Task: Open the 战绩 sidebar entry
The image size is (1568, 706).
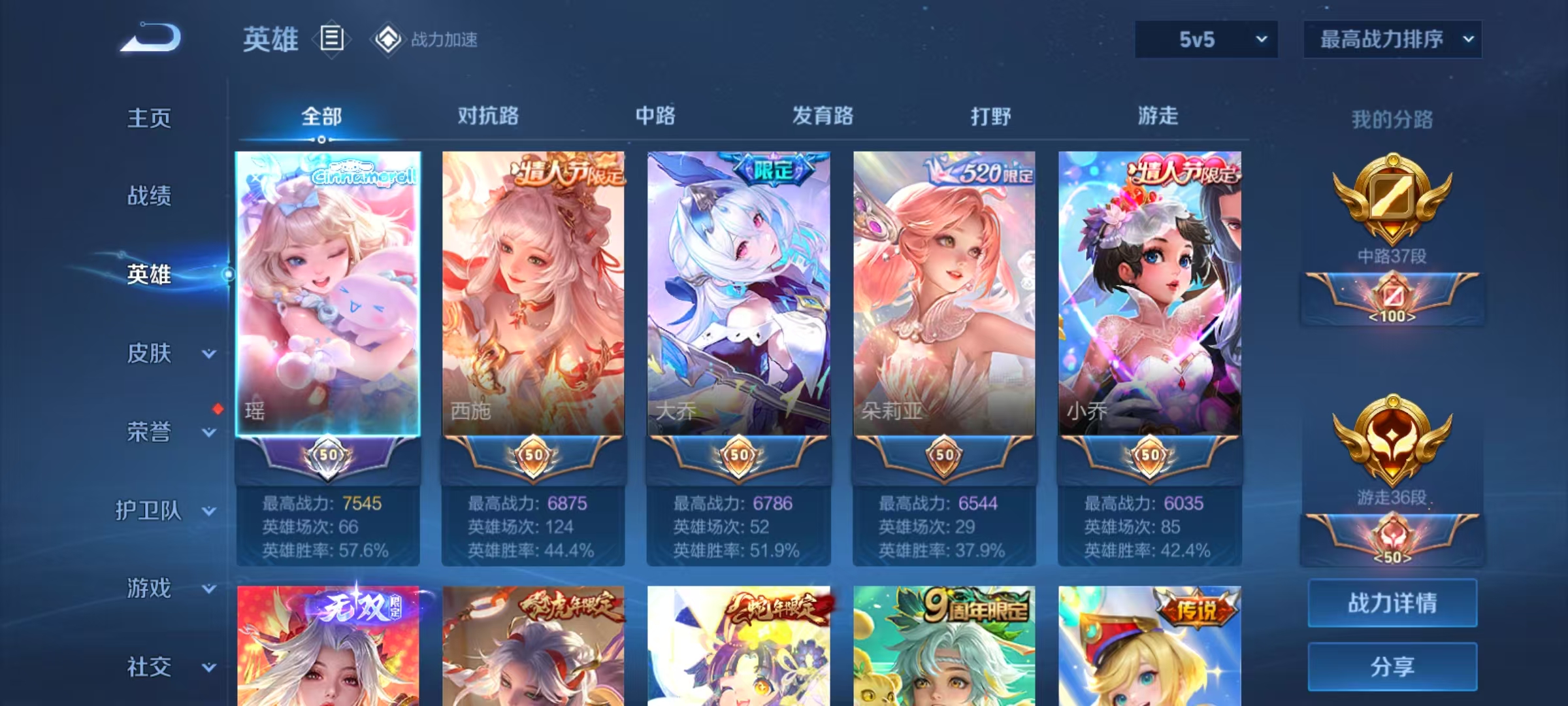Action: pyautogui.click(x=149, y=195)
